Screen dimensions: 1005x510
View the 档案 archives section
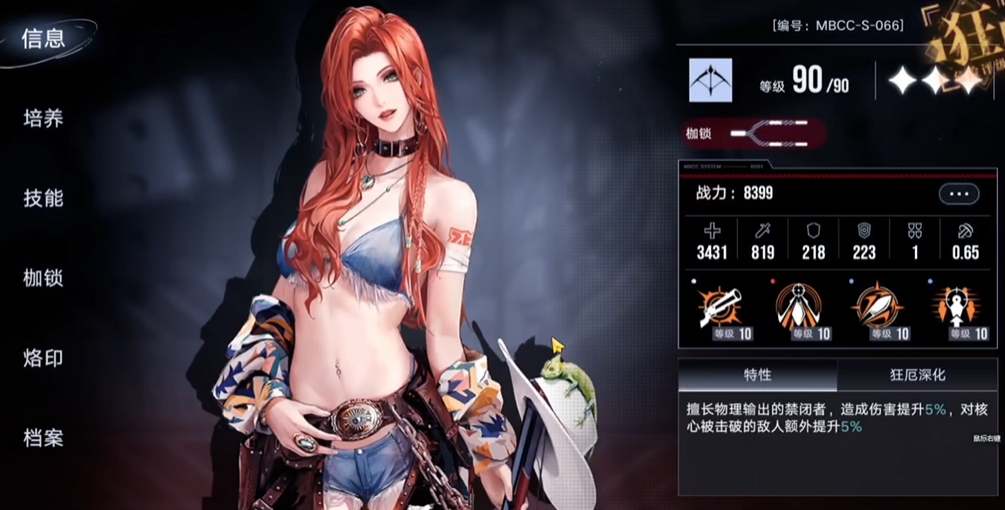pyautogui.click(x=44, y=438)
